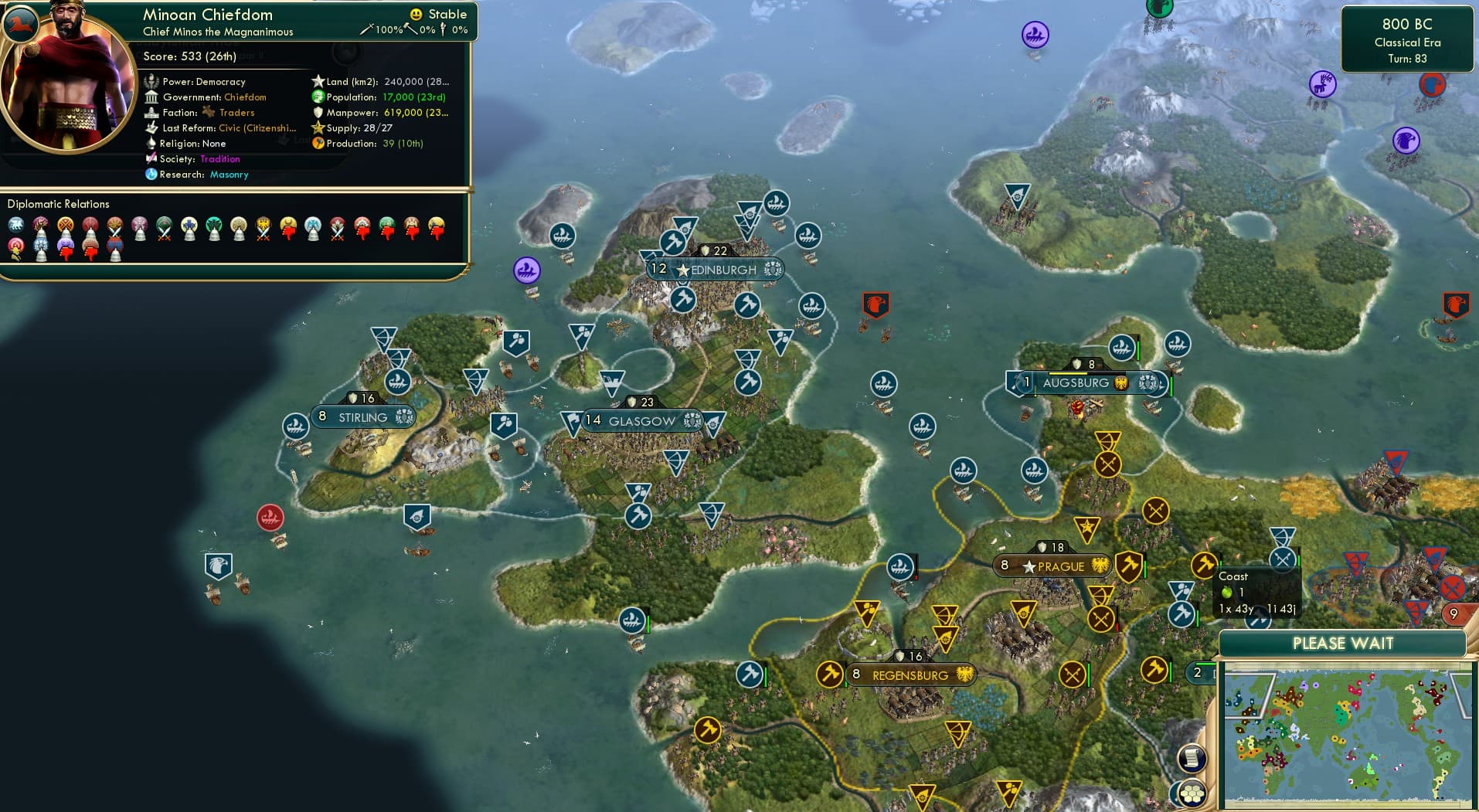Click the Masonry research bulb icon
The width and height of the screenshot is (1479, 812).
pyautogui.click(x=153, y=175)
